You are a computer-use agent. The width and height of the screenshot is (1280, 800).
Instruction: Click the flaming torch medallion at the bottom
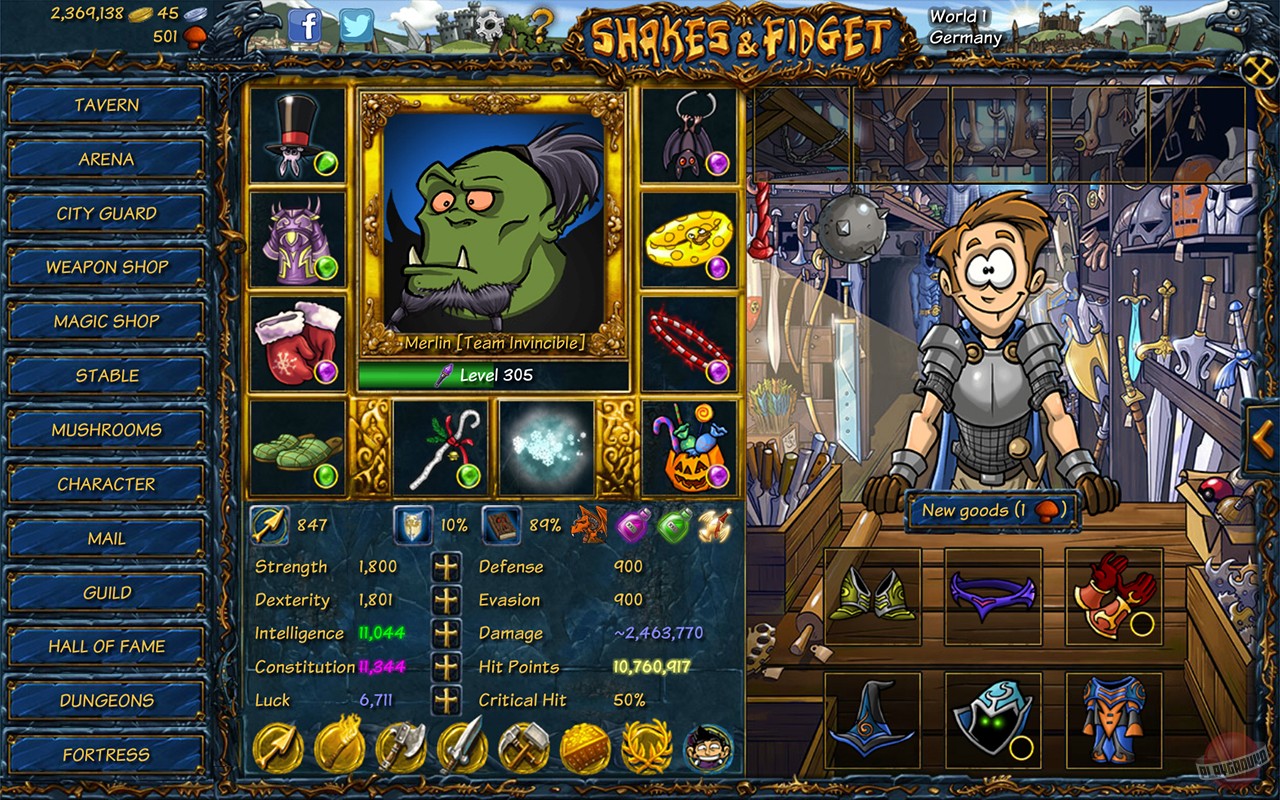[x=340, y=745]
